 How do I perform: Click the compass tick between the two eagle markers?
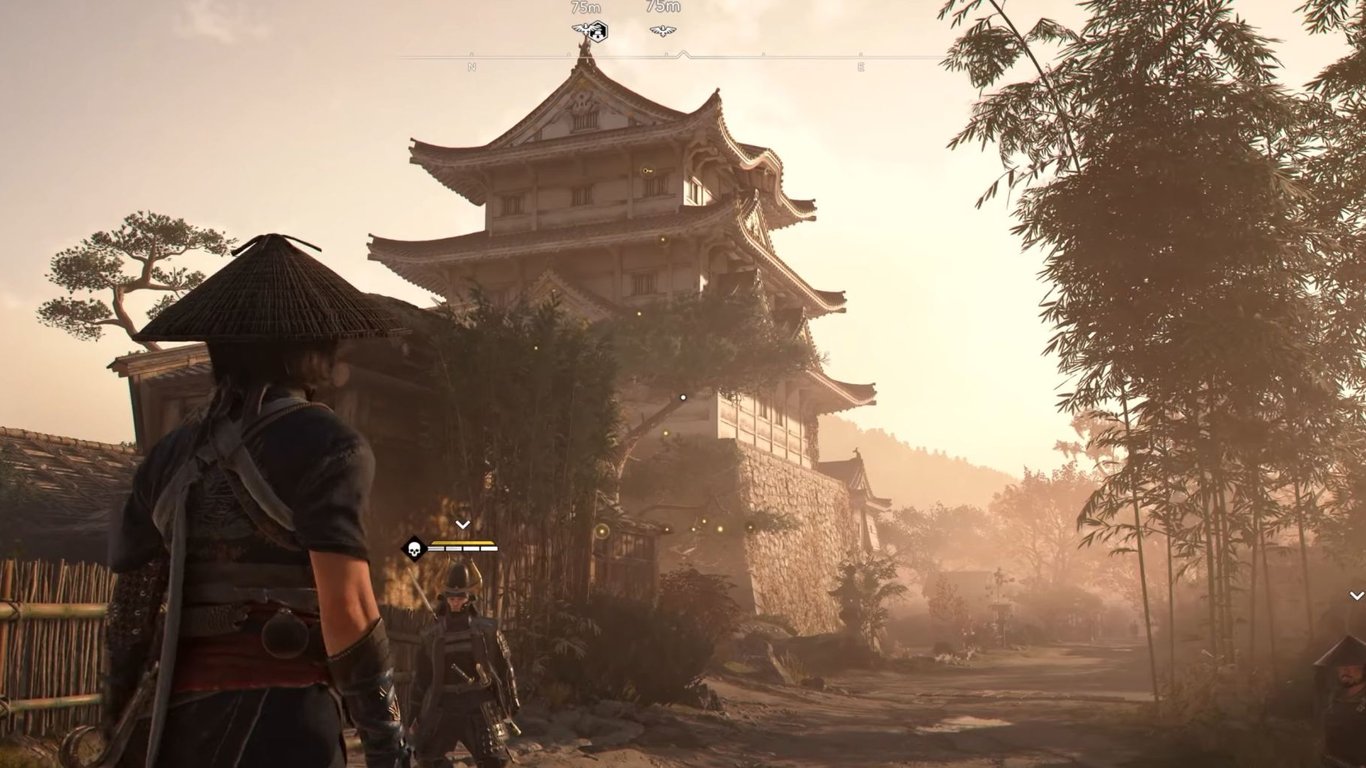pyautogui.click(x=664, y=53)
